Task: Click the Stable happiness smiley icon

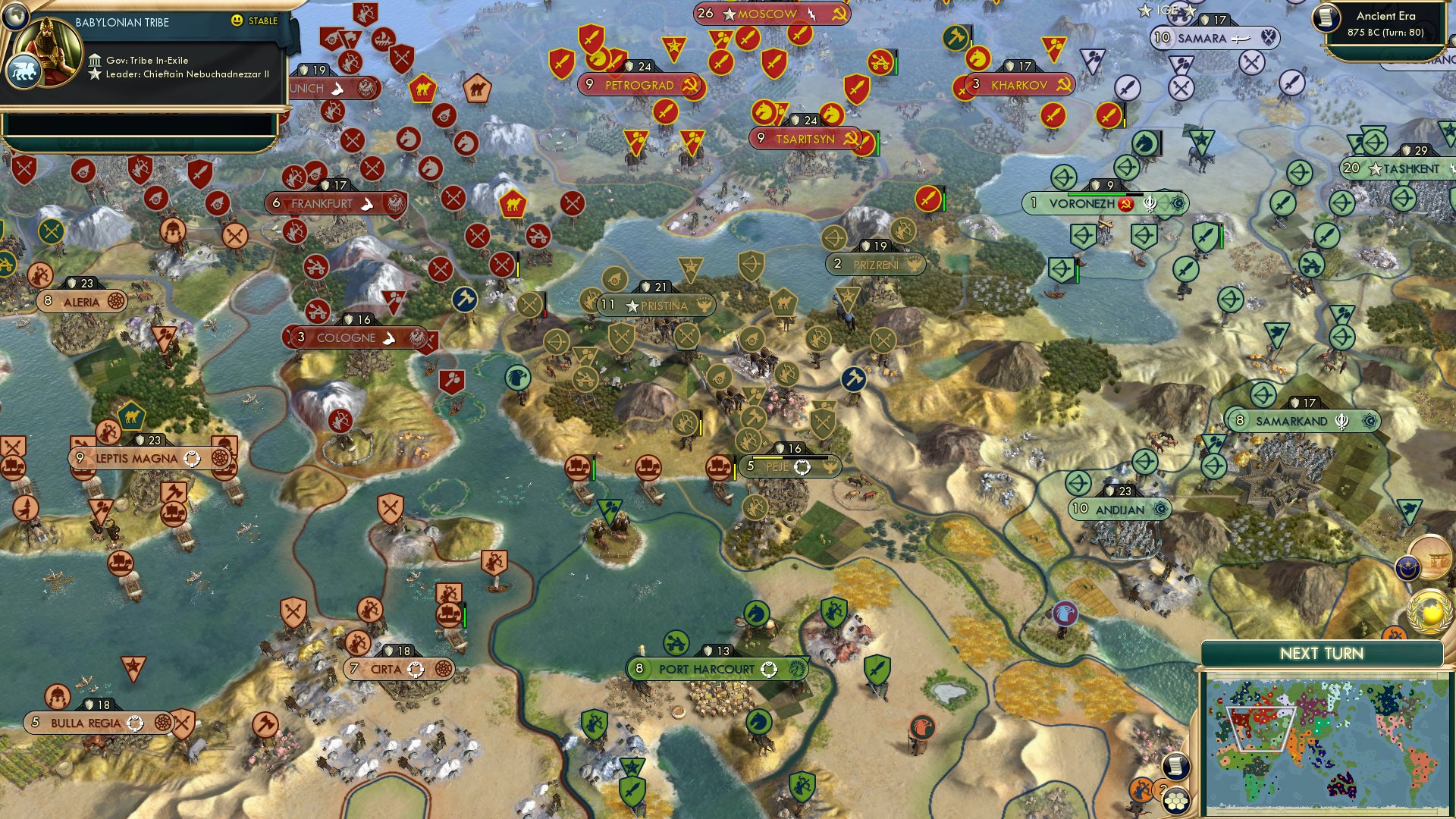Action: 238,21
